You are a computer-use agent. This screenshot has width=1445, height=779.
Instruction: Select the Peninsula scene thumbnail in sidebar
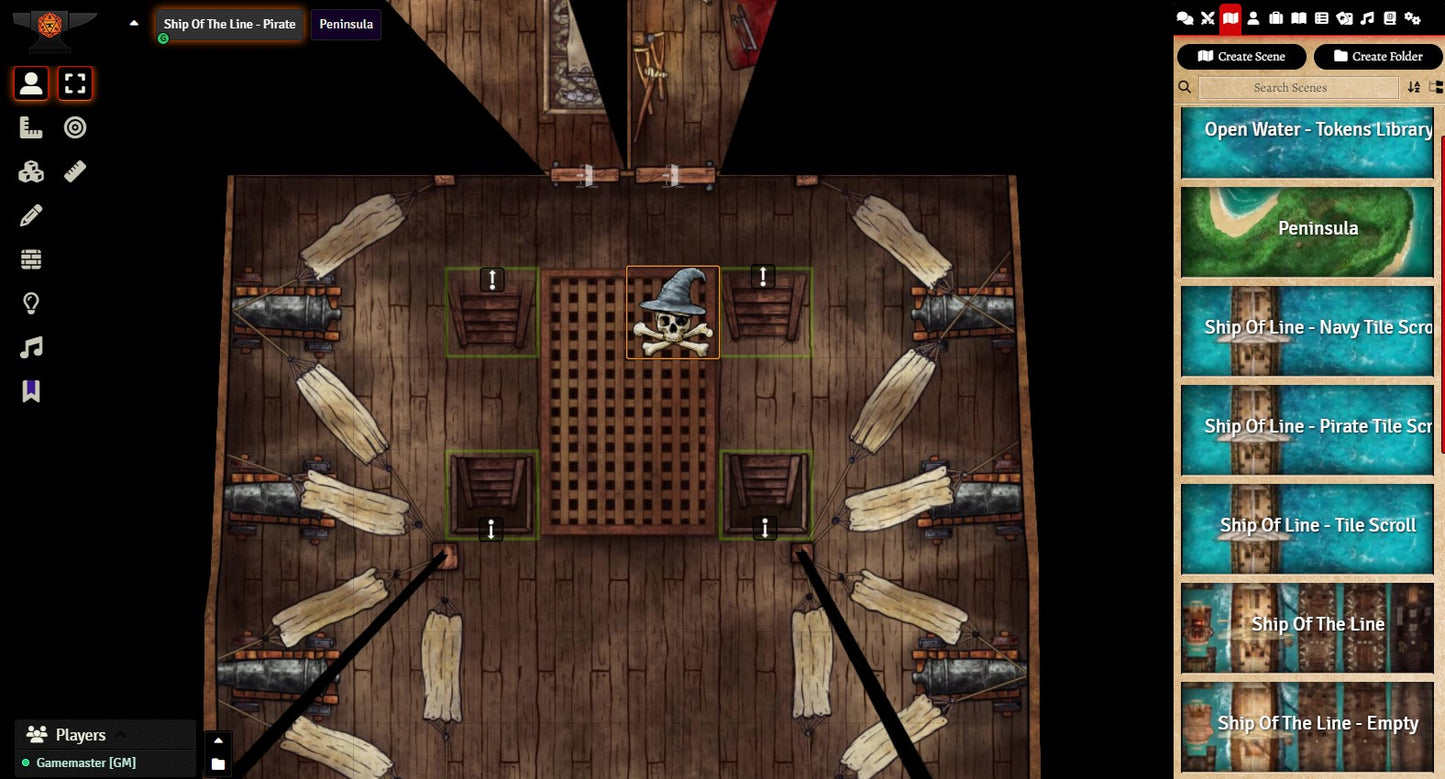click(x=1307, y=230)
